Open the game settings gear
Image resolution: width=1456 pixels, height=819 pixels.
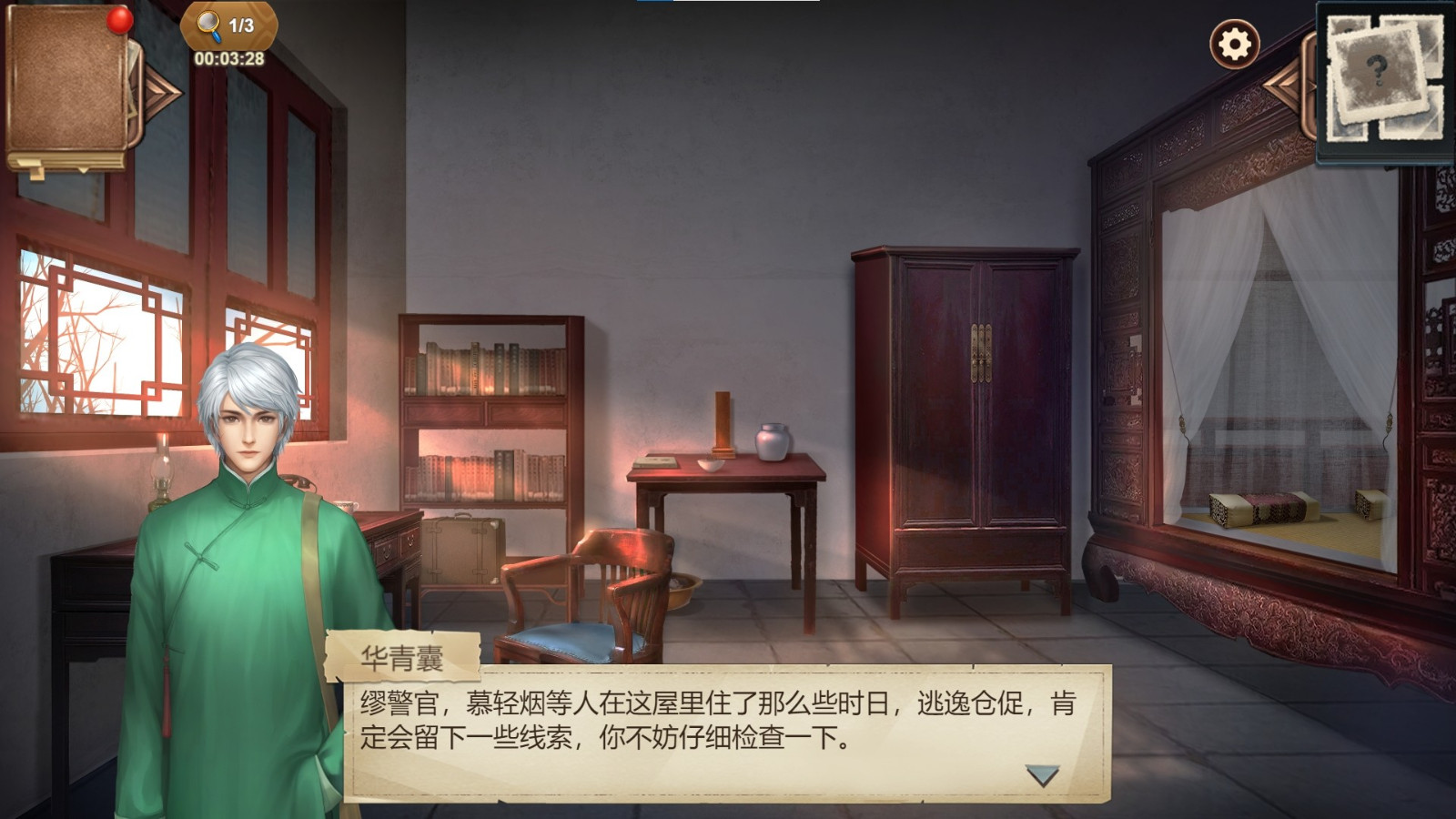point(1233,43)
